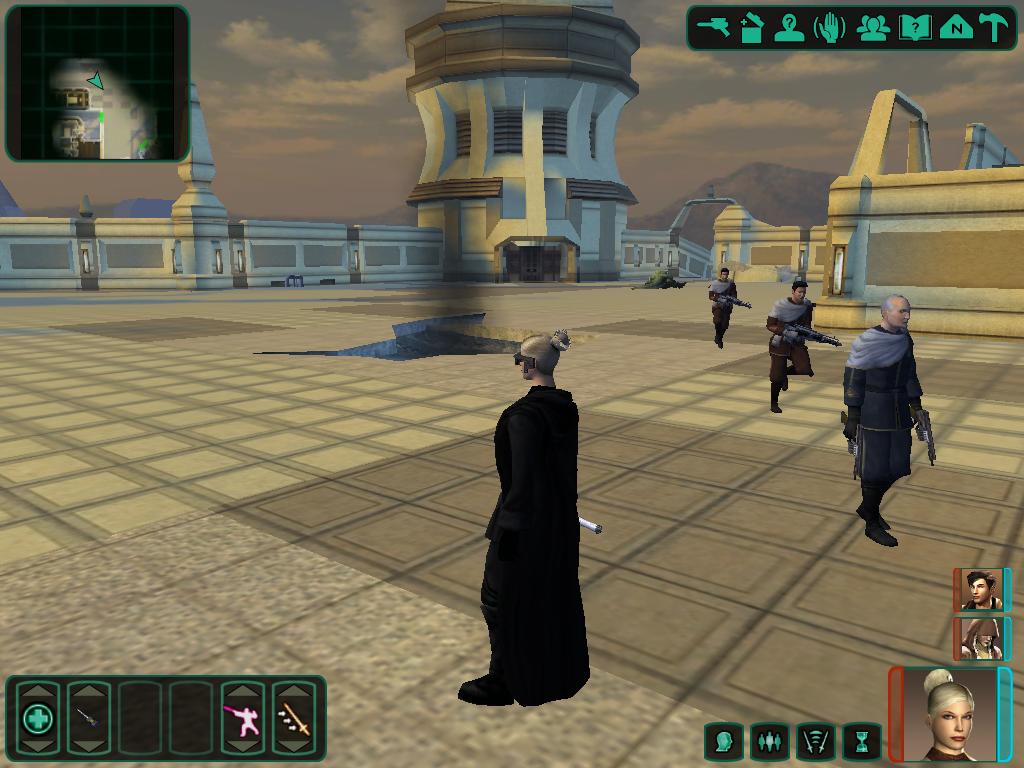Screen dimensions: 1024x768
Task: Use the sword attack with arrows ability
Action: point(294,718)
